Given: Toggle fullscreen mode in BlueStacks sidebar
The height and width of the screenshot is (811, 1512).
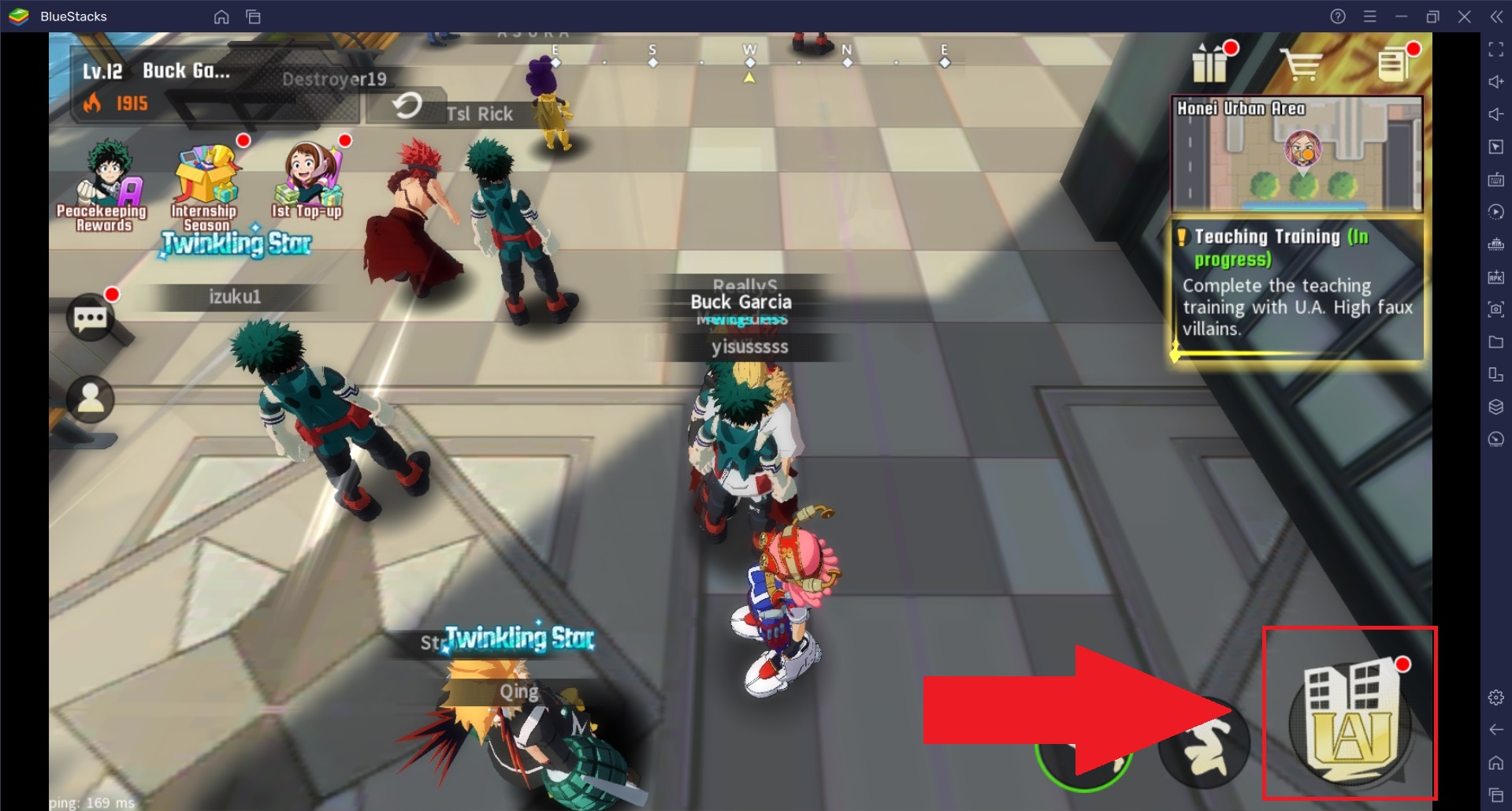Looking at the screenshot, I should coord(1495,49).
